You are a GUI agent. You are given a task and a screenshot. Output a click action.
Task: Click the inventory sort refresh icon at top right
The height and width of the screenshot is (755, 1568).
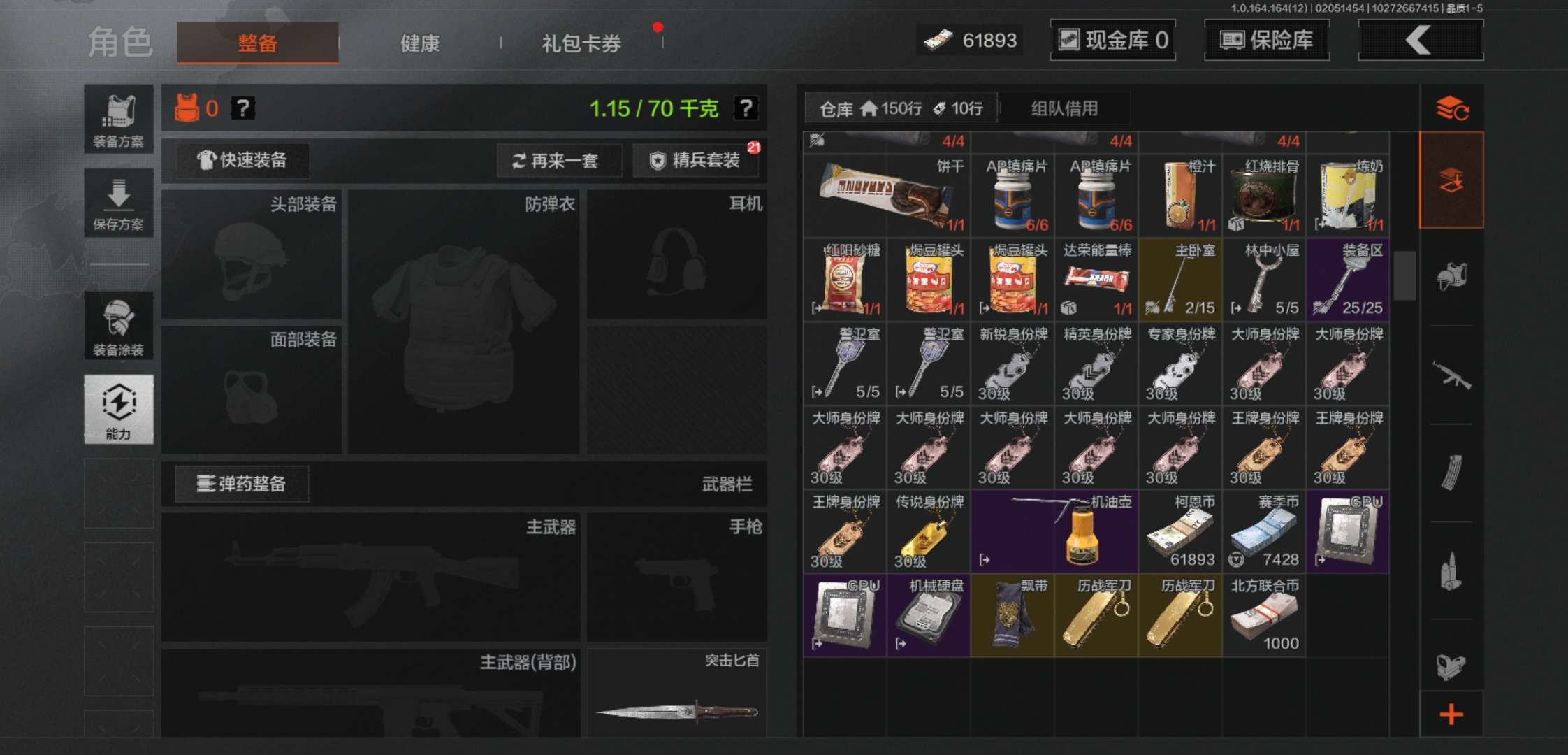tap(1452, 108)
